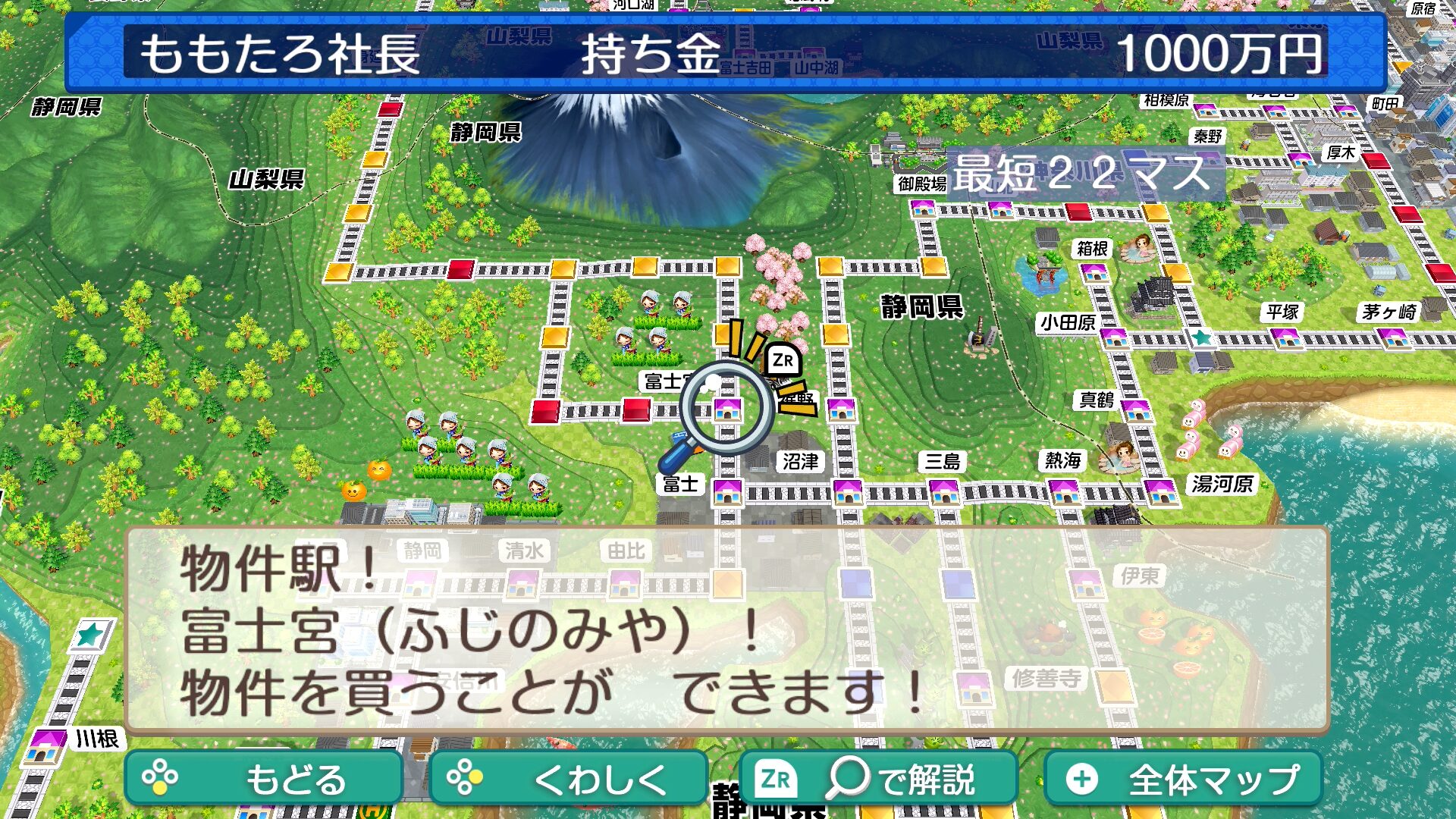This screenshot has height=819, width=1456.
Task: Select the もどる back button
Action: tap(263, 779)
